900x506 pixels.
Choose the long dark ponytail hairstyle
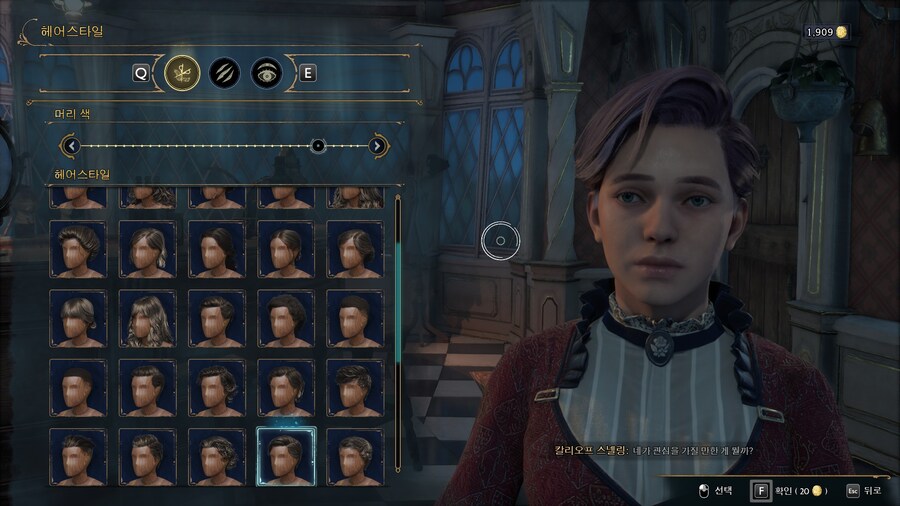click(x=217, y=249)
